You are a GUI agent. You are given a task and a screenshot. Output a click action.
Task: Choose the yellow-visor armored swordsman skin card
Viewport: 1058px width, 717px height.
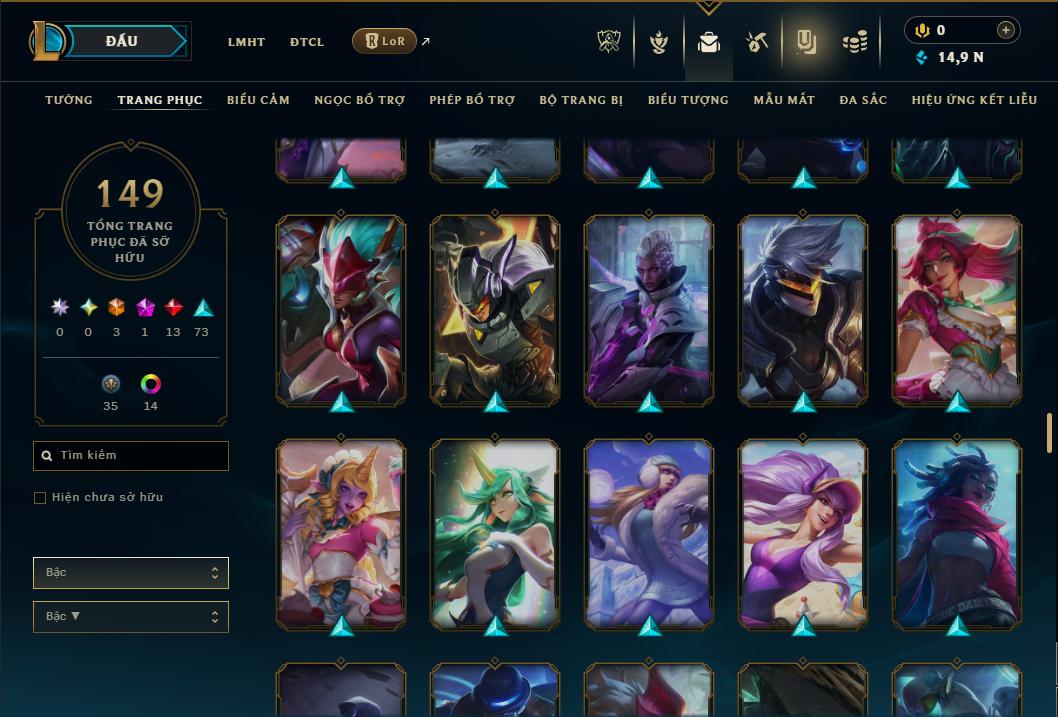(803, 310)
